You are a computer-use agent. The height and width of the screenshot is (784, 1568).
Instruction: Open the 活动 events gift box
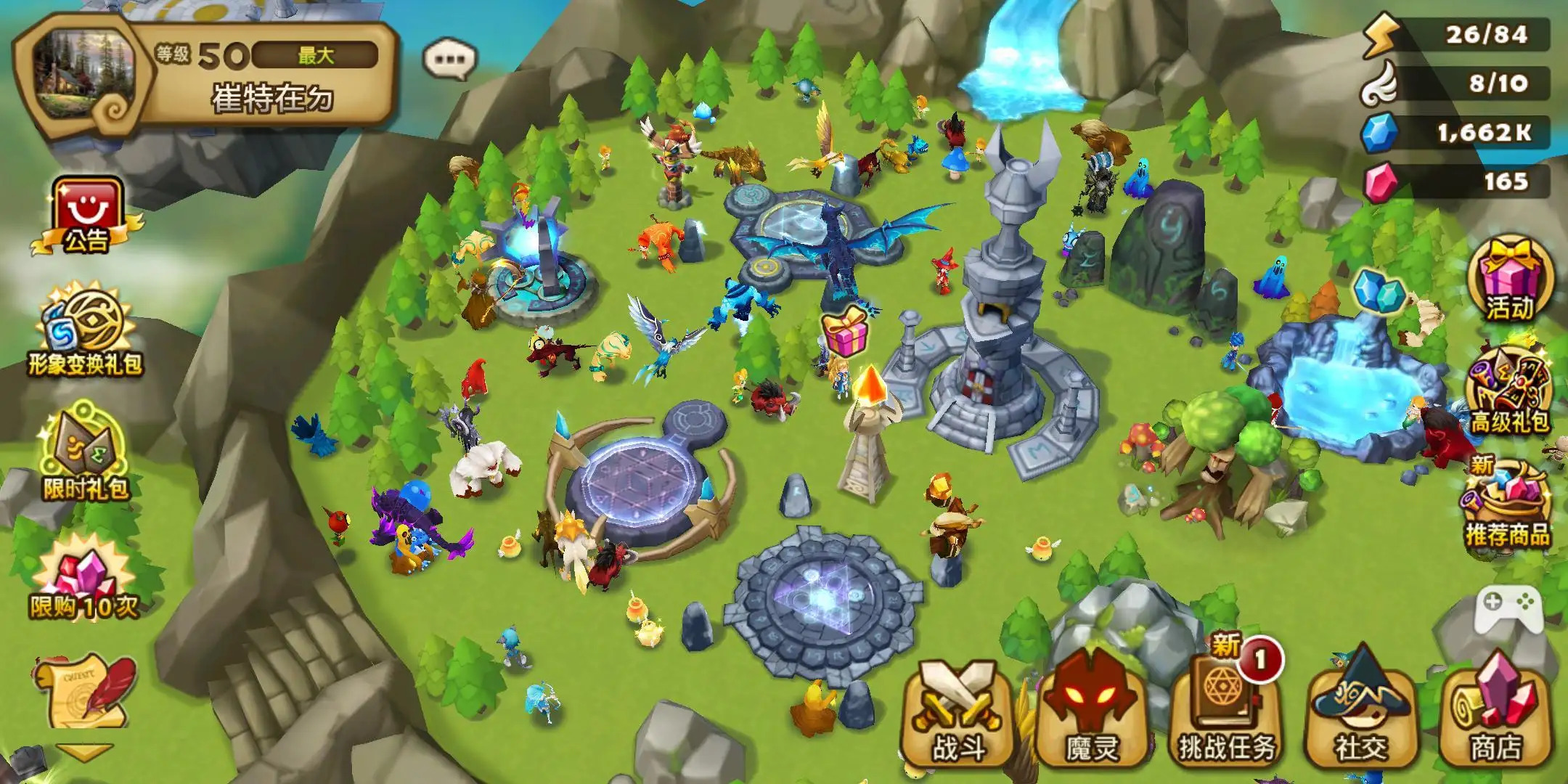click(1510, 279)
